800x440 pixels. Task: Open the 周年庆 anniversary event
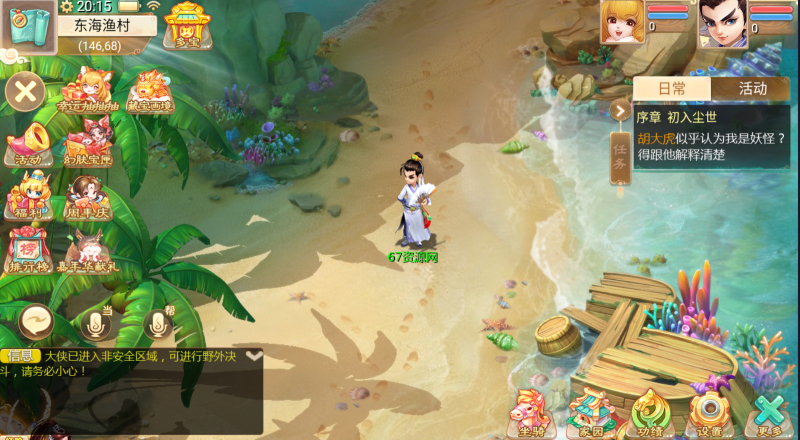pos(90,195)
